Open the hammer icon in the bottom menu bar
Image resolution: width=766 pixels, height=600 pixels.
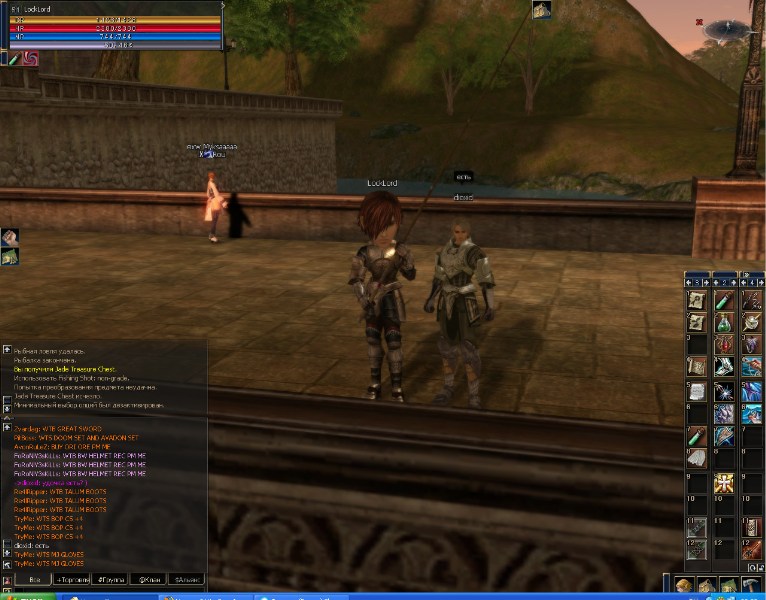751,585
